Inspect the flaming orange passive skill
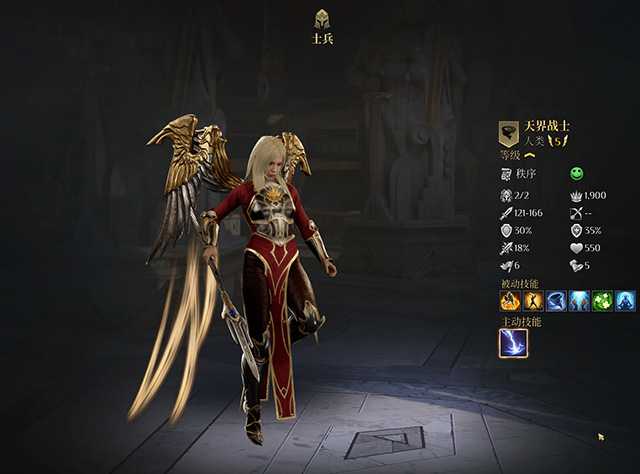 pyautogui.click(x=510, y=300)
